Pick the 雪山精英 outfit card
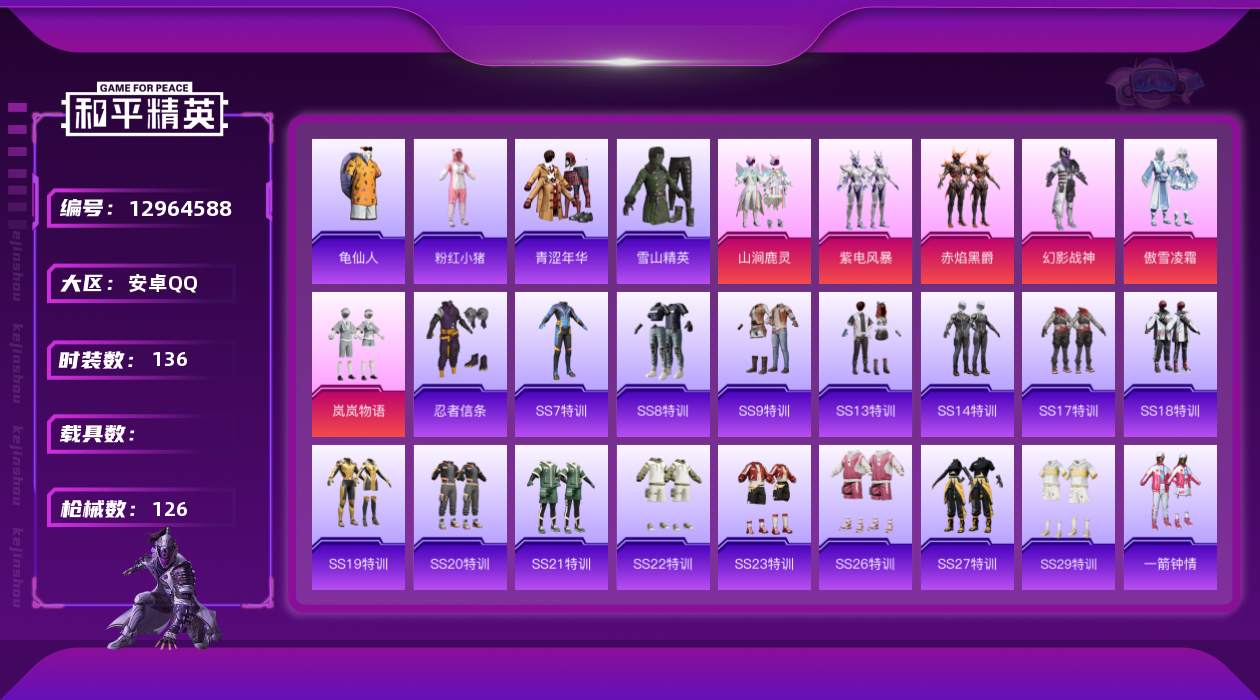 (x=663, y=210)
